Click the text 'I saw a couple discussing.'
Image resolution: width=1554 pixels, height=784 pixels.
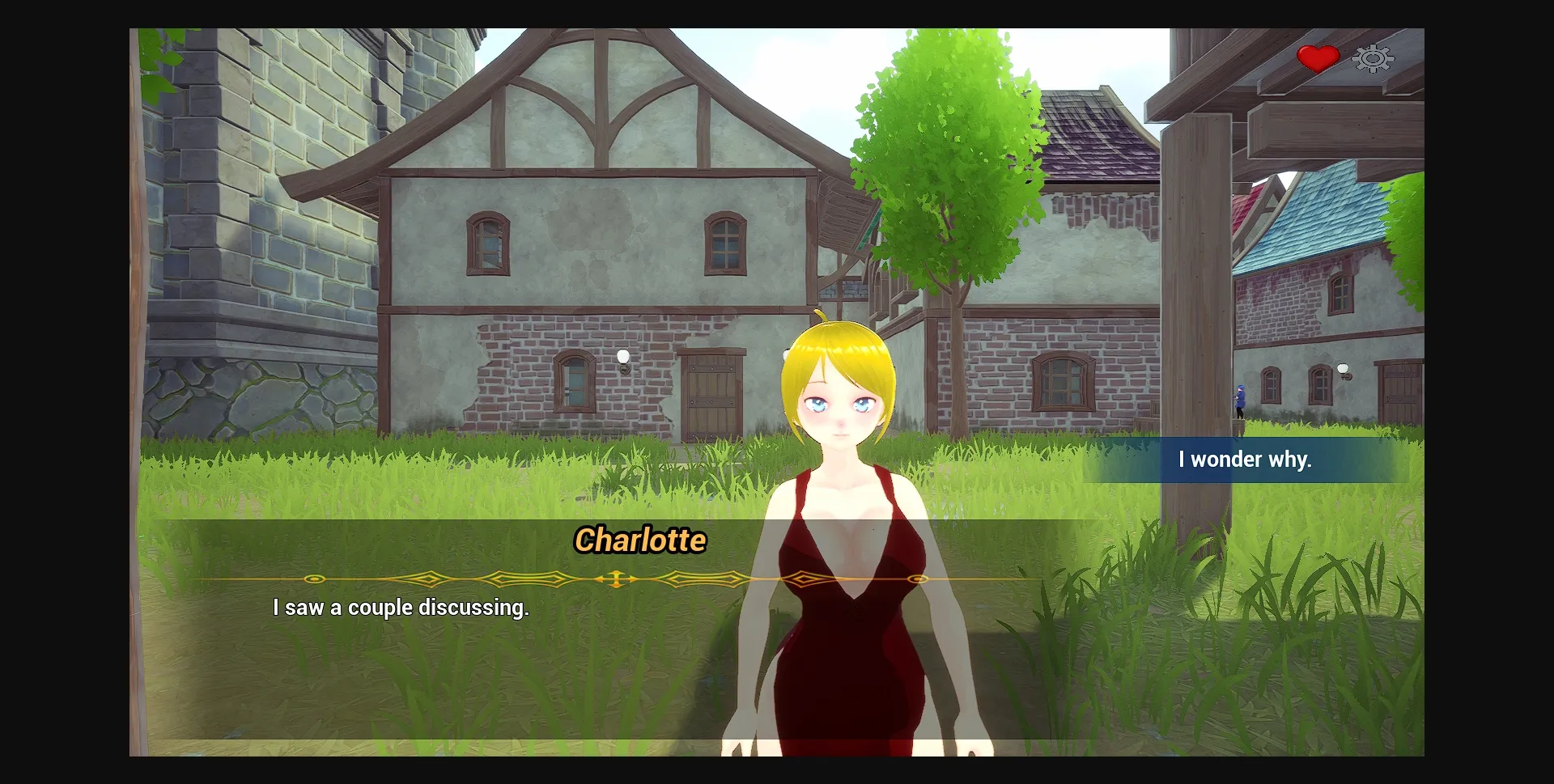pos(401,608)
